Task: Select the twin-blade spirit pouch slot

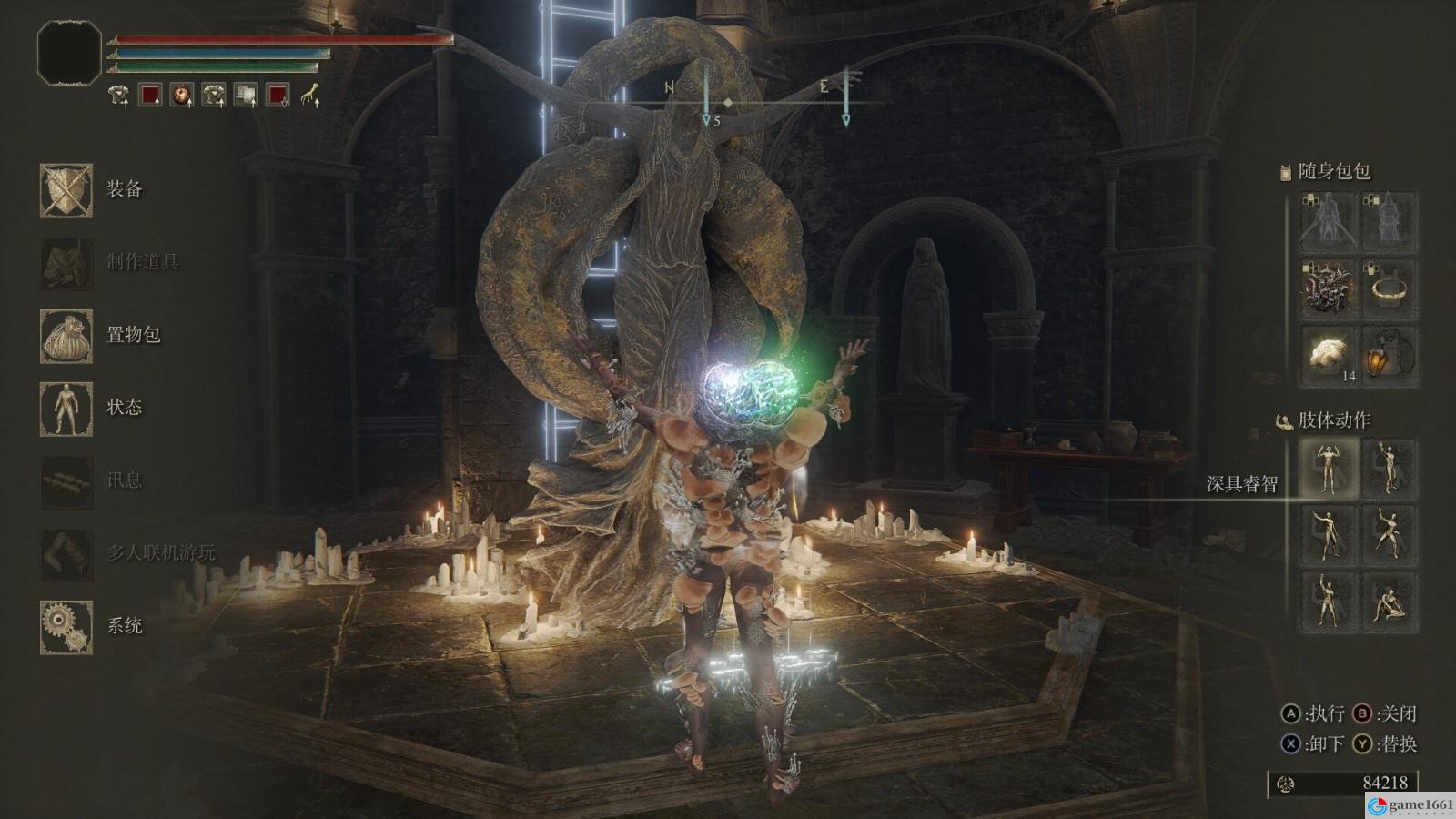Action: [1329, 222]
